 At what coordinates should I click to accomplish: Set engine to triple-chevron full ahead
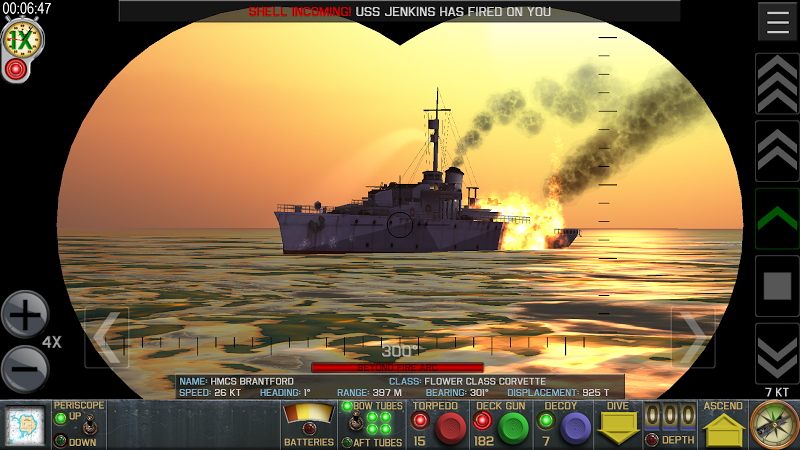coord(777,84)
